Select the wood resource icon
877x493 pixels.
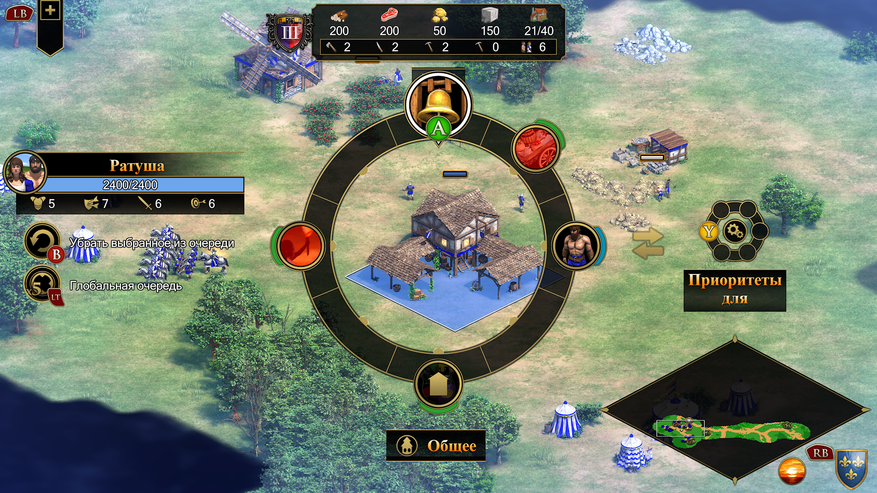(x=339, y=16)
